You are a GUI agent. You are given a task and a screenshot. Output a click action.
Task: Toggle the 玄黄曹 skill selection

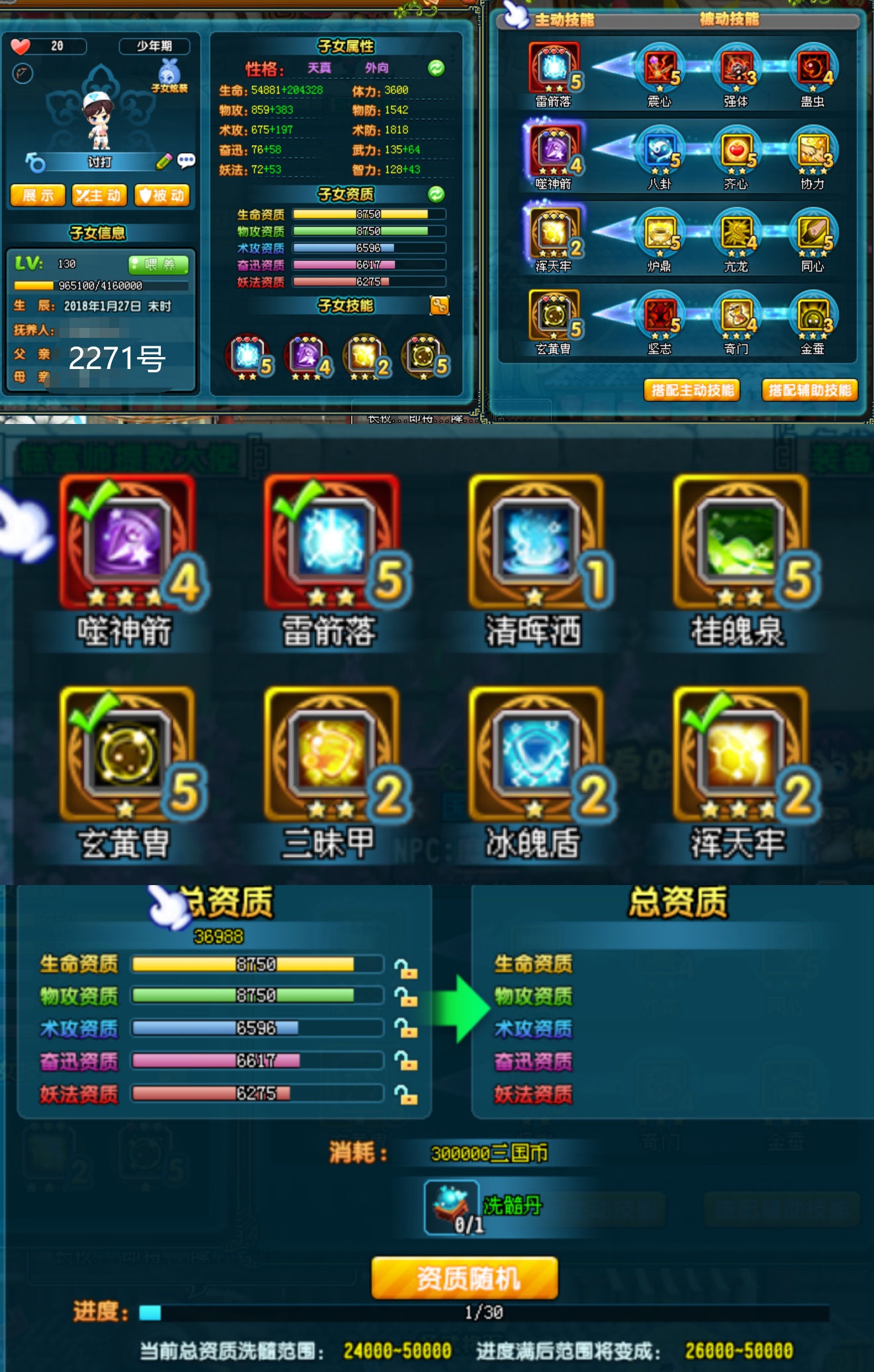pos(126,755)
